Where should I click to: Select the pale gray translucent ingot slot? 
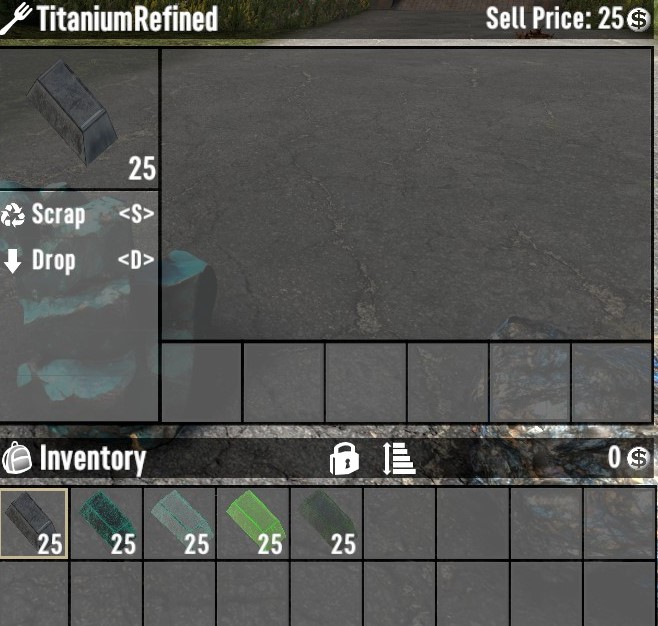(180, 522)
